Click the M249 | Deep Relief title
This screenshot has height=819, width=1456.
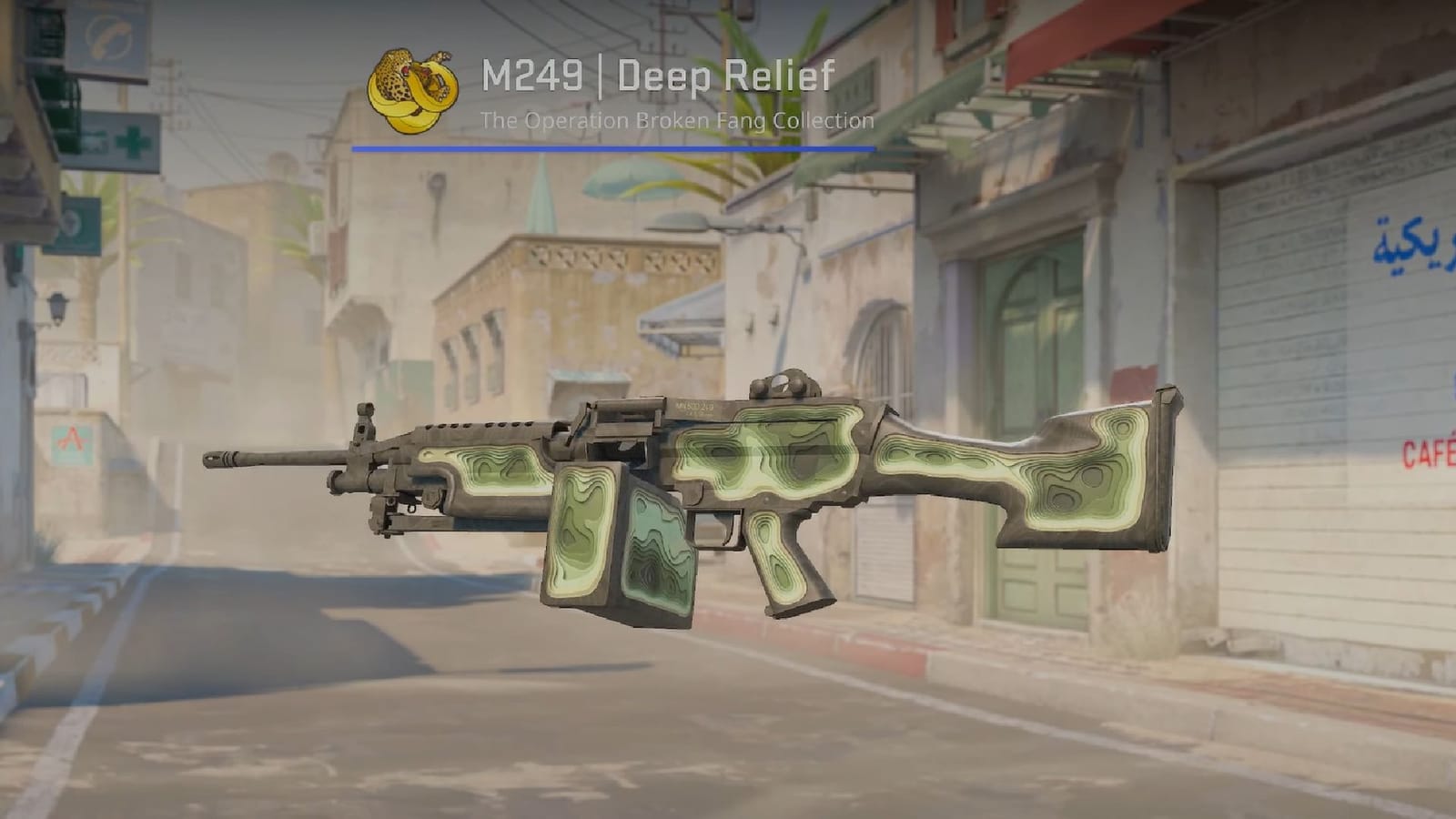659,76
